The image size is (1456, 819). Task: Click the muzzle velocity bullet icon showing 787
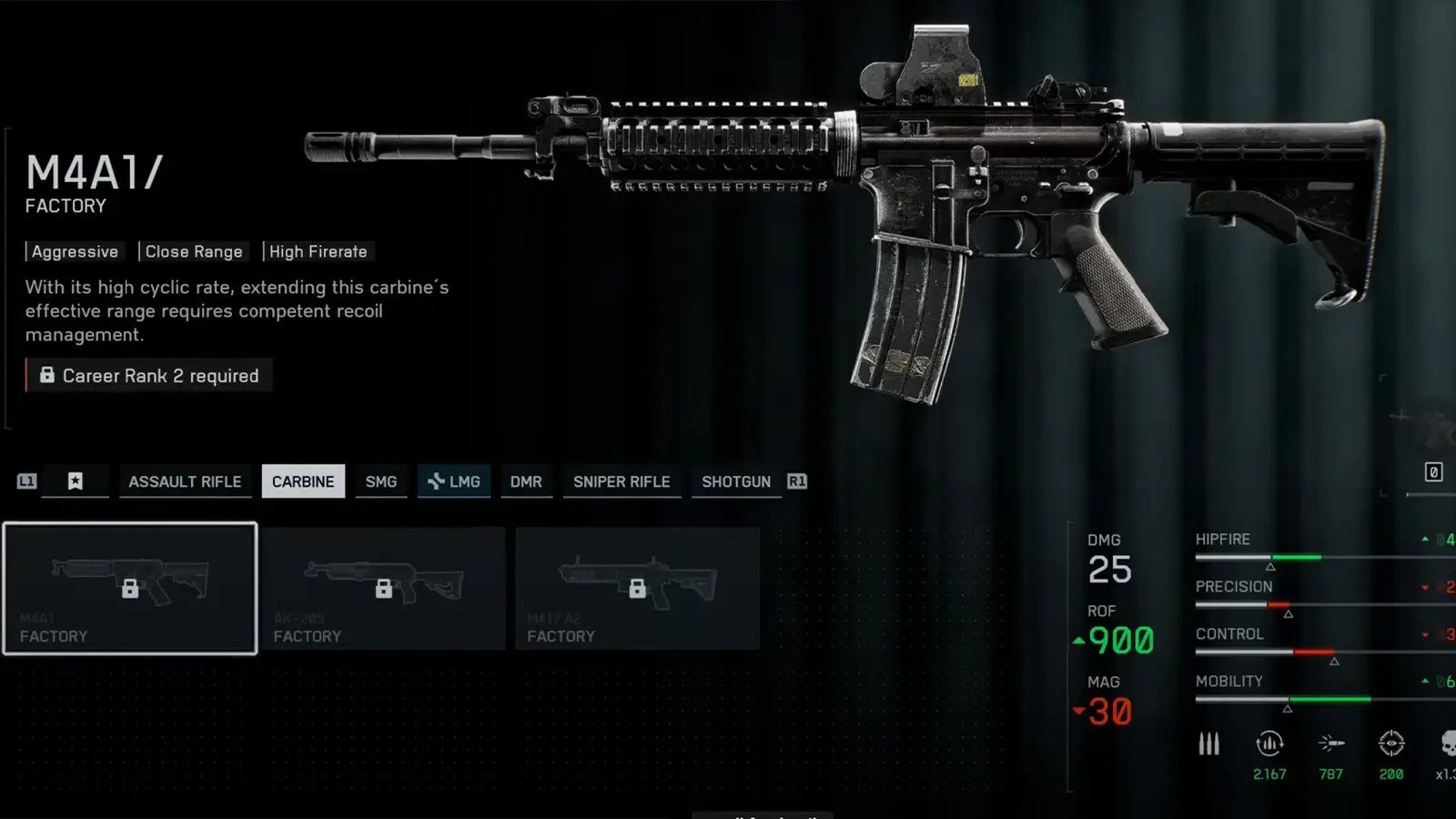[x=1331, y=743]
